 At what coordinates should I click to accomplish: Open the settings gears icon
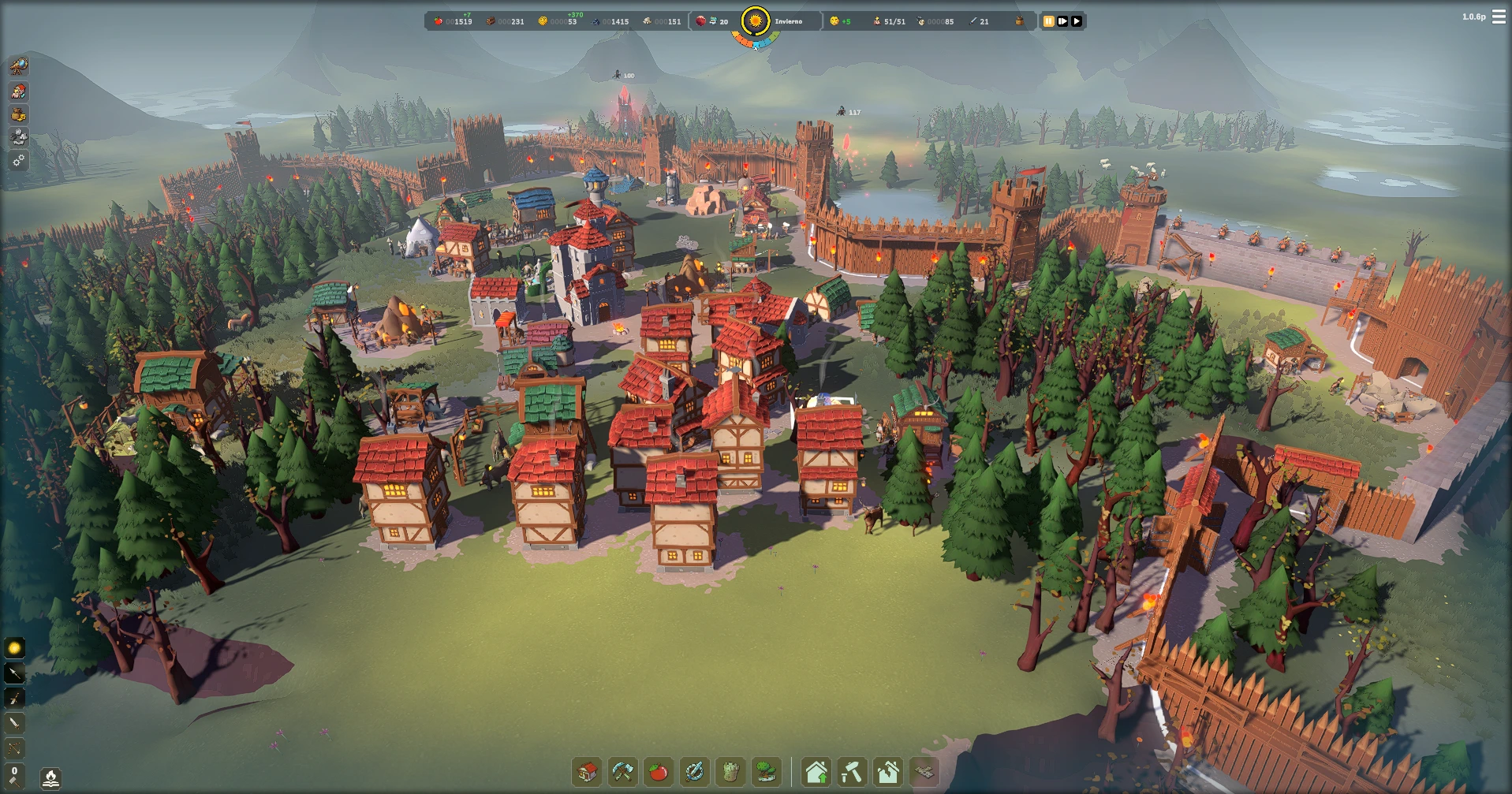[18, 161]
